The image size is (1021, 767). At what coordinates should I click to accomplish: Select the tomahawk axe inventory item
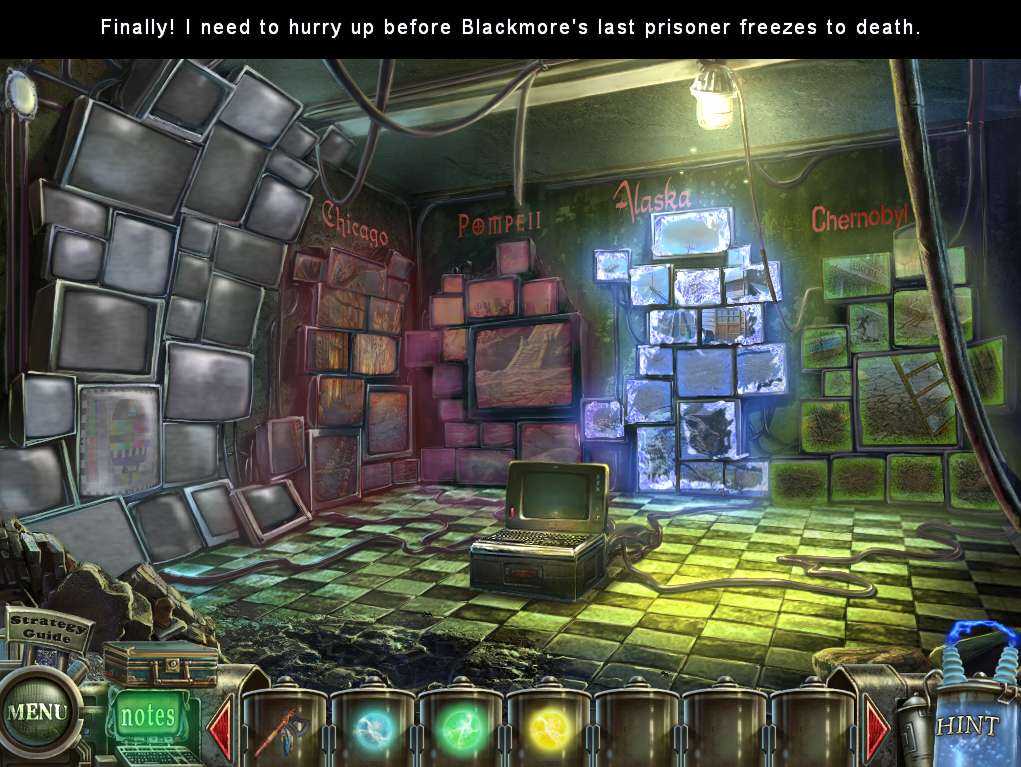pyautogui.click(x=284, y=731)
